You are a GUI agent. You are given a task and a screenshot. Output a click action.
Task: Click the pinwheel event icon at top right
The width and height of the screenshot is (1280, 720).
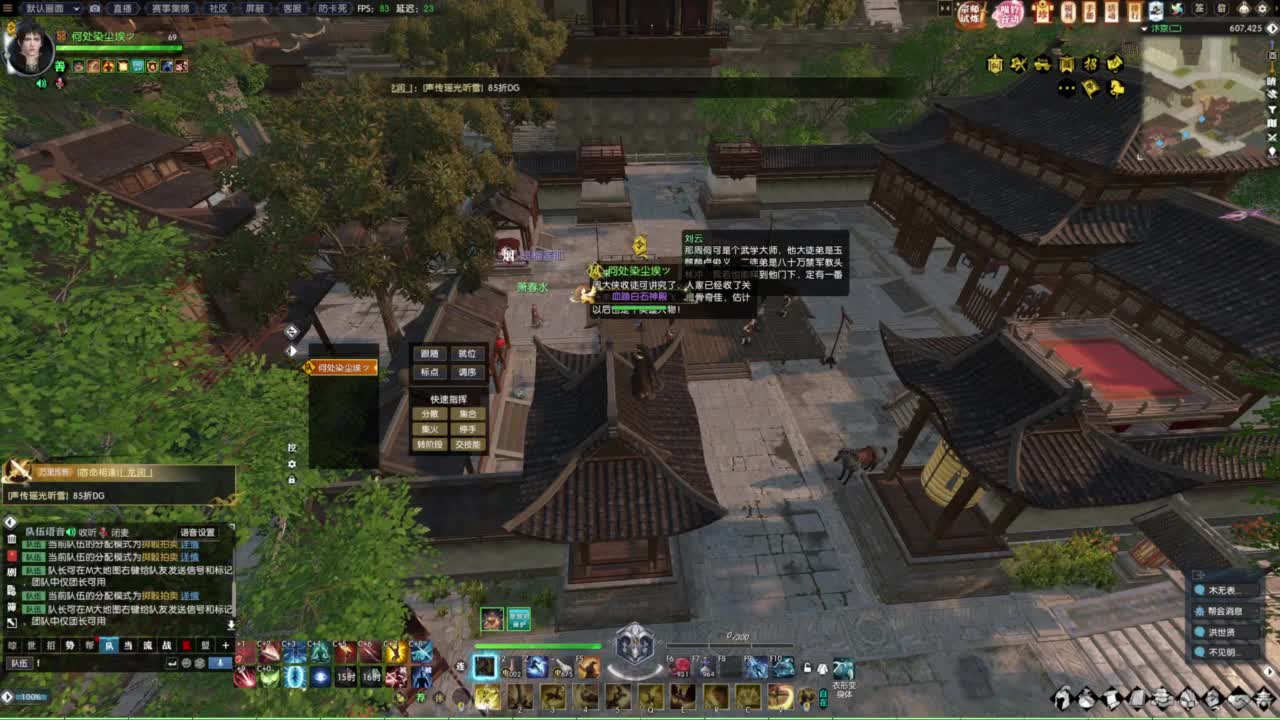tap(1178, 9)
